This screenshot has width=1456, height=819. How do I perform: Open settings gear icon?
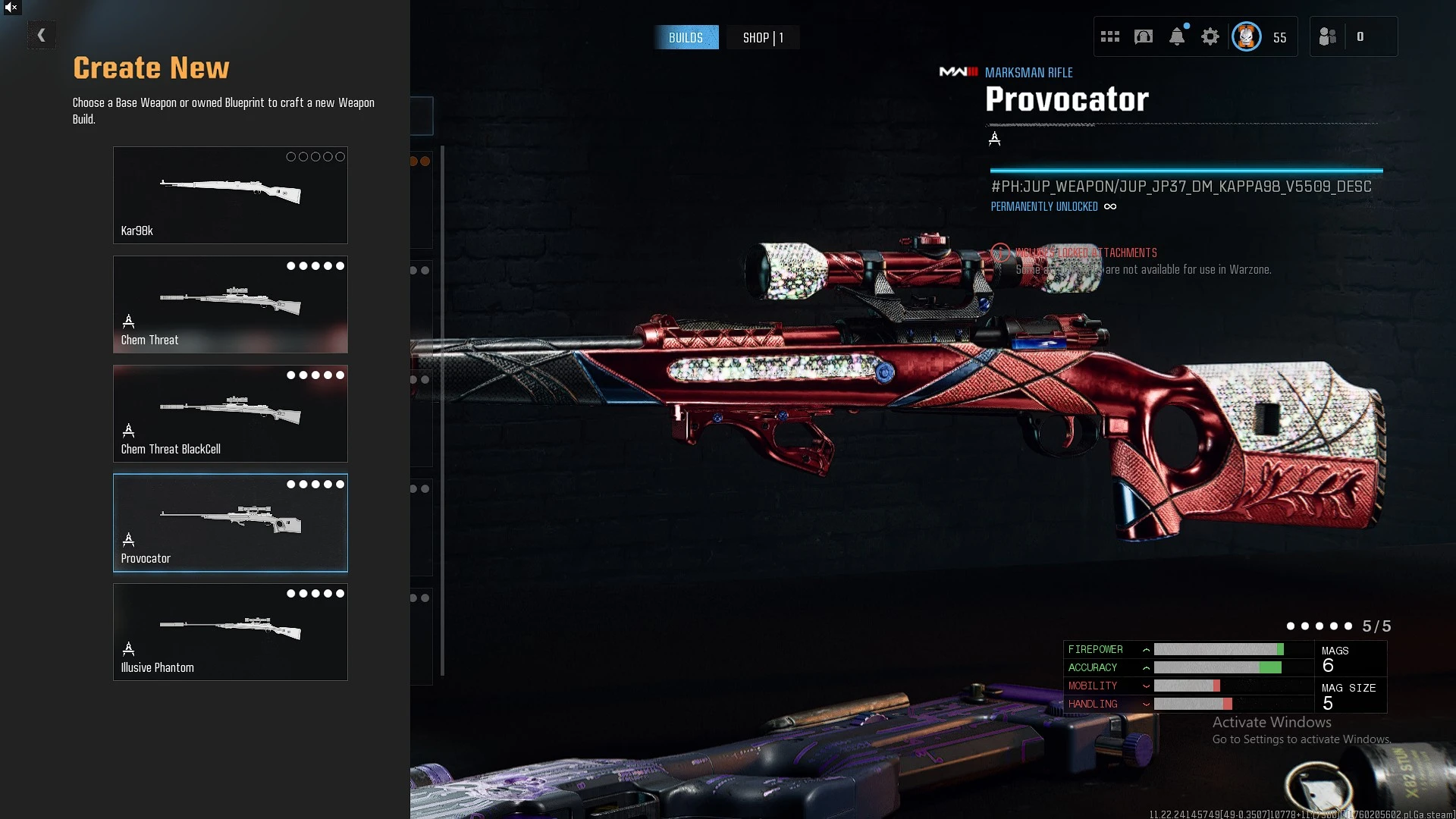click(1210, 36)
